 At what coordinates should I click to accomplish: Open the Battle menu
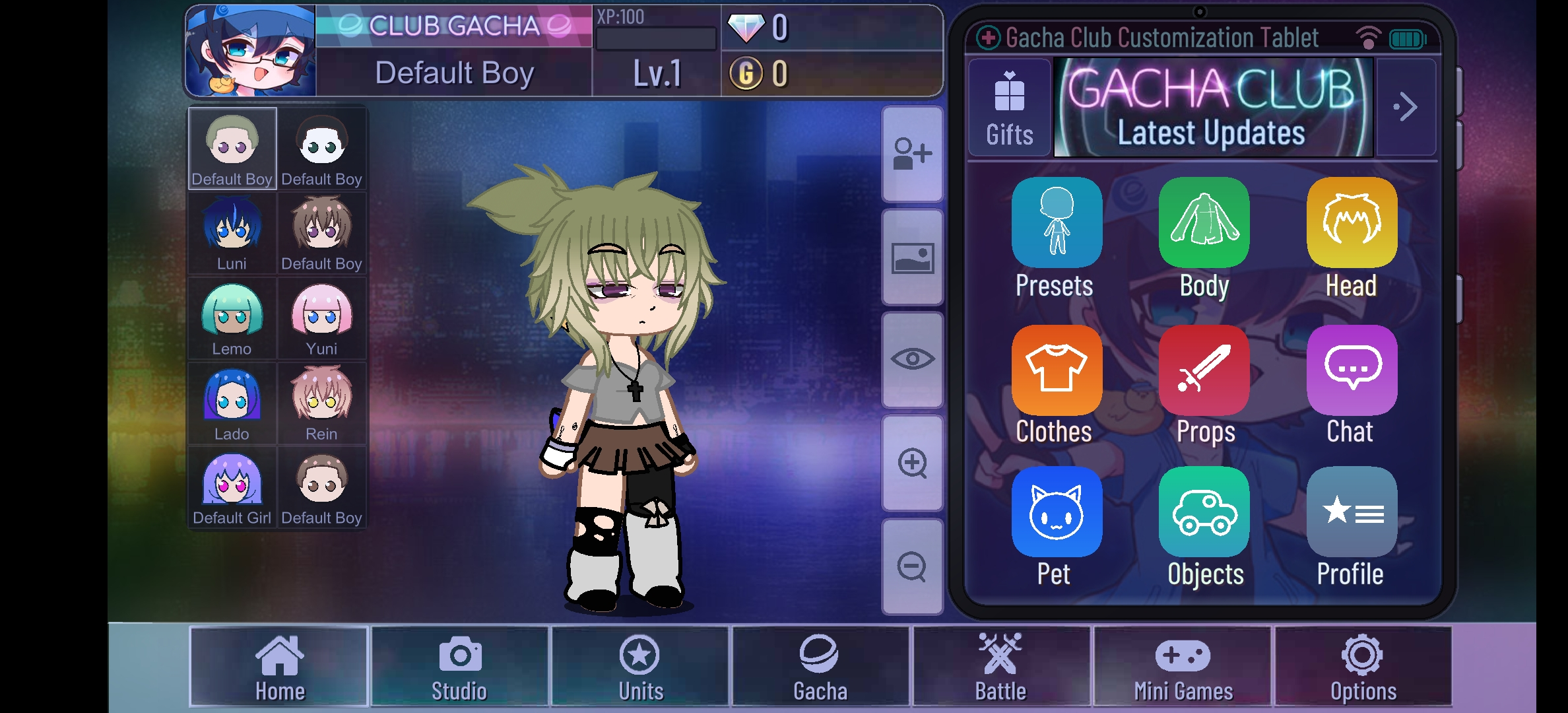1000,667
